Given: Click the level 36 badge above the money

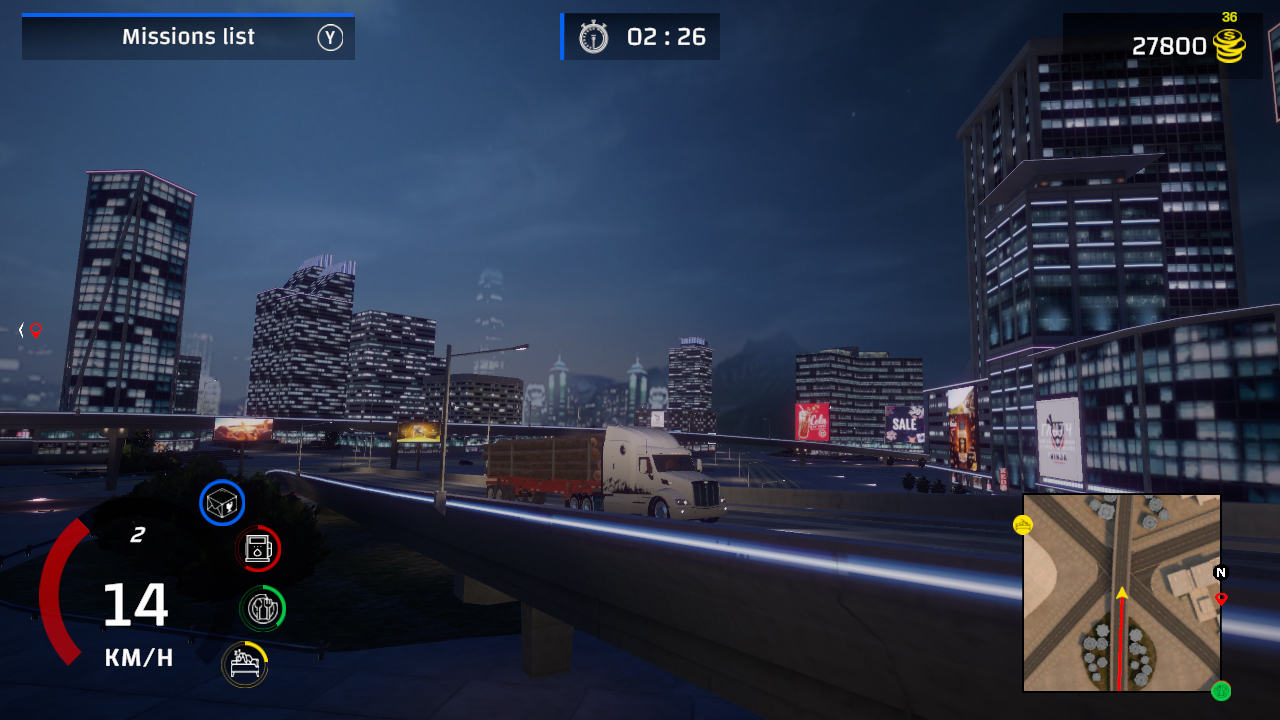Looking at the screenshot, I should point(1230,16).
